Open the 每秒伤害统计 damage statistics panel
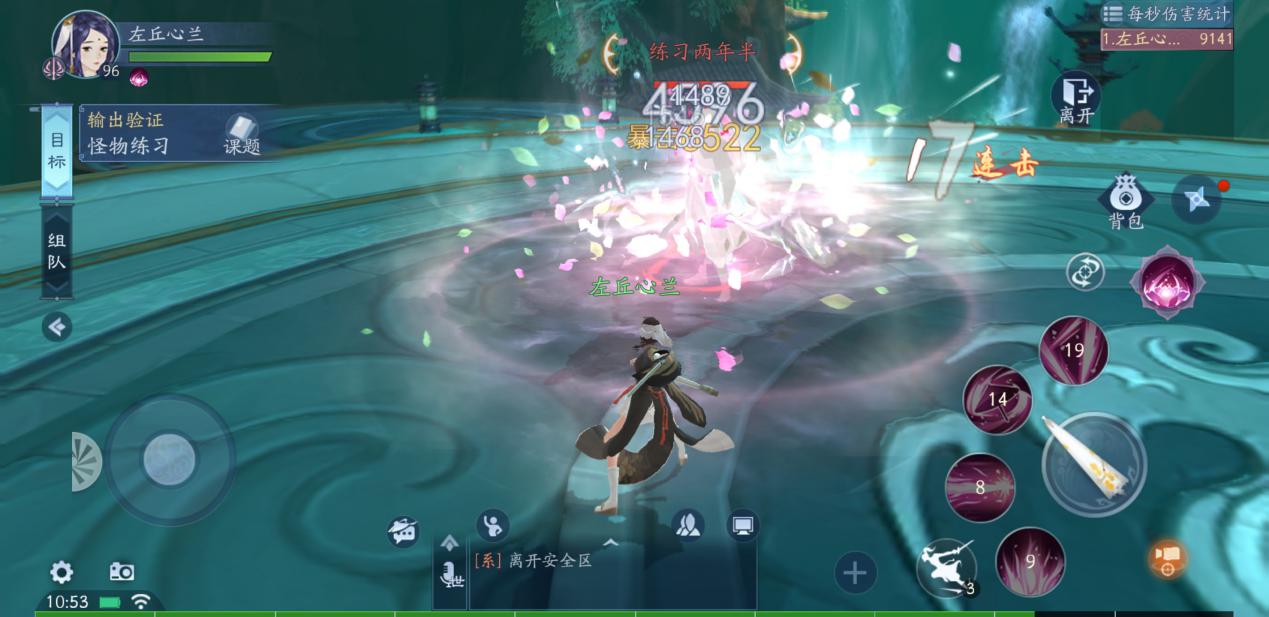 pyautogui.click(x=1166, y=14)
